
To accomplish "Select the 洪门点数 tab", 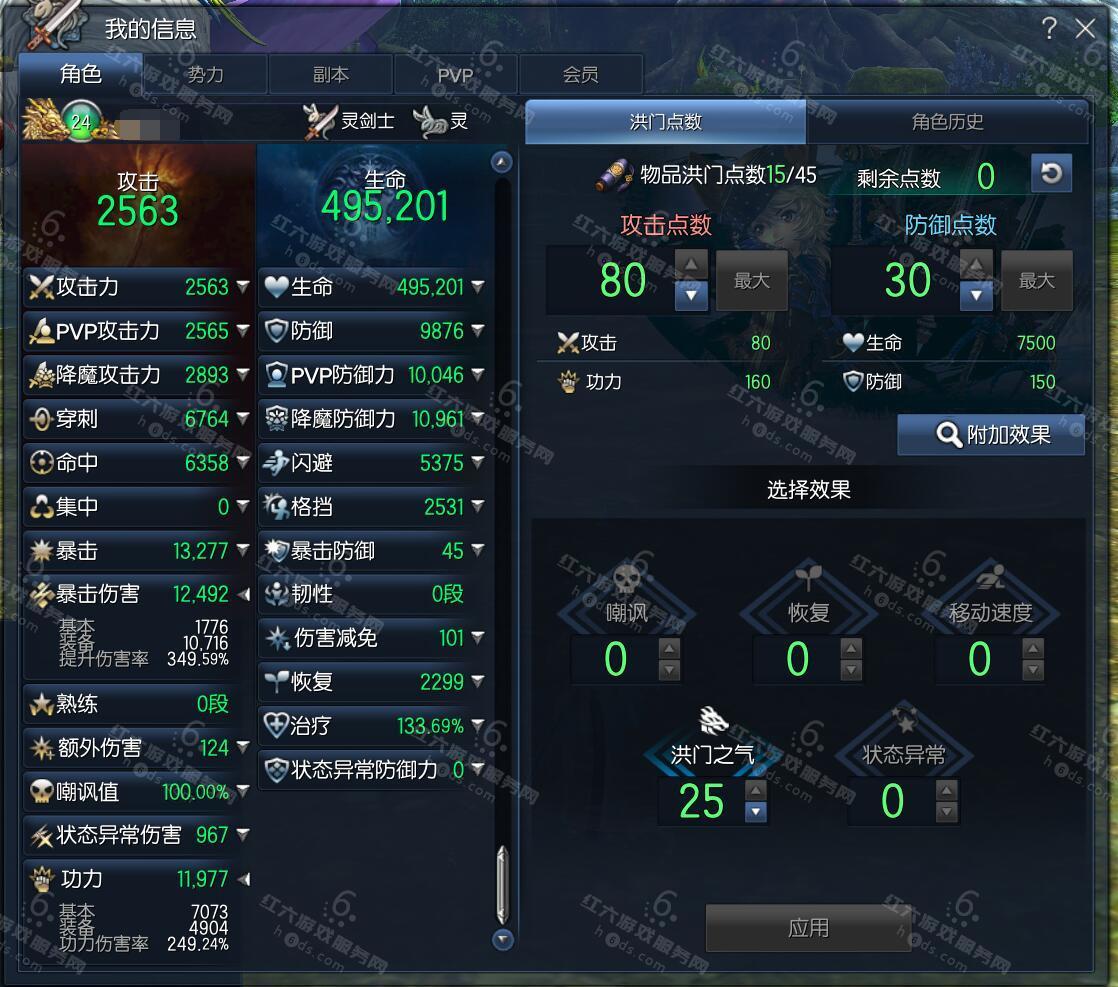I will (x=666, y=122).
